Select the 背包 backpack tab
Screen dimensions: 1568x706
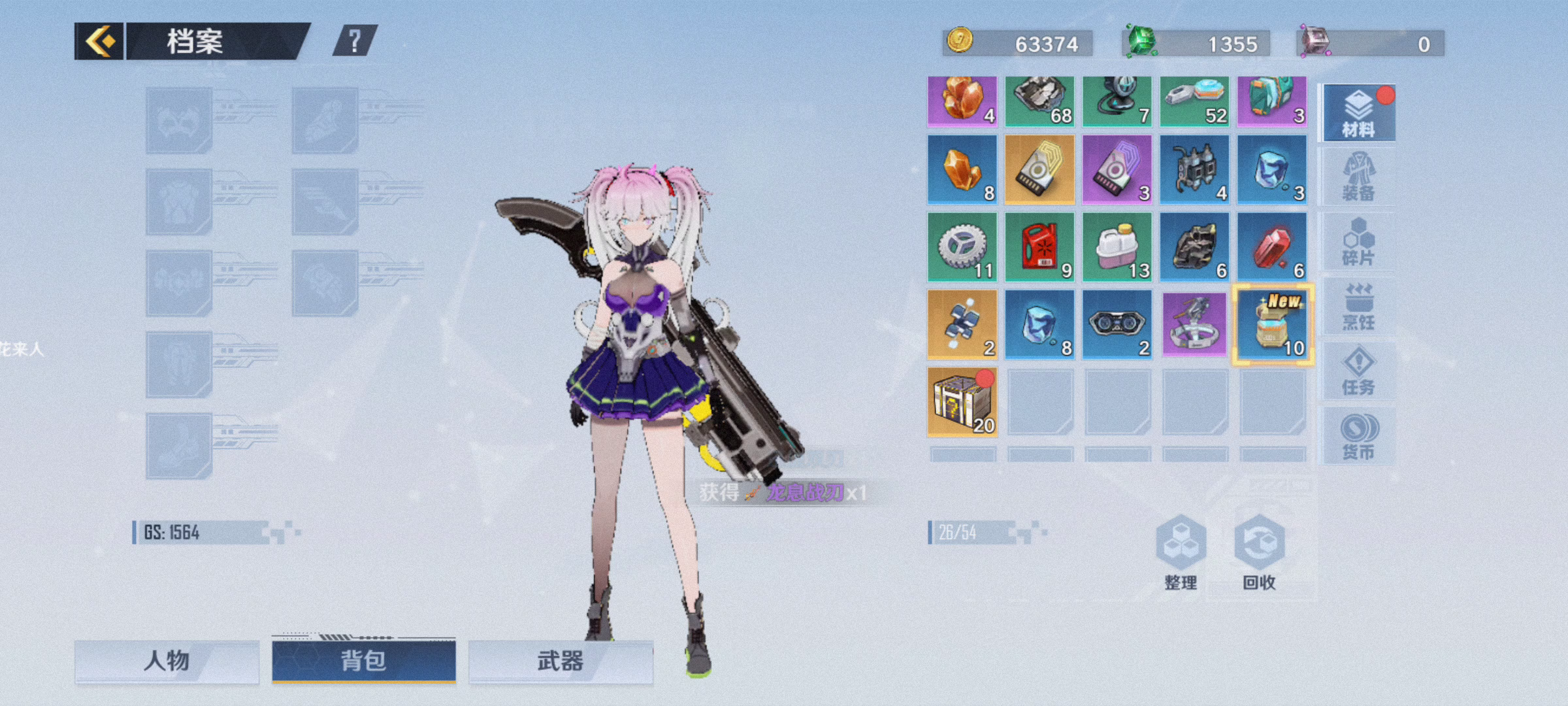364,661
